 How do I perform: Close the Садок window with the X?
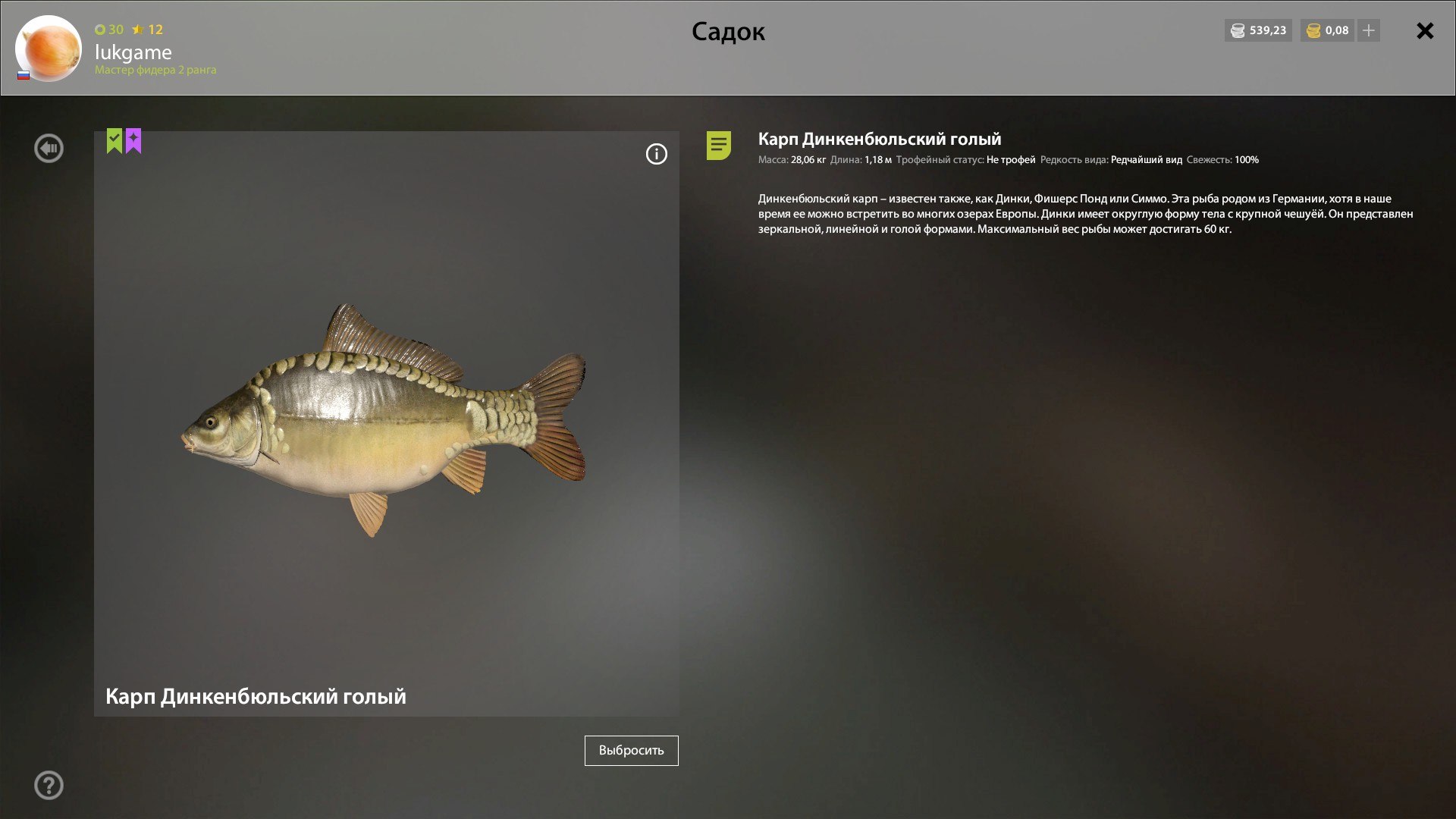click(1425, 31)
